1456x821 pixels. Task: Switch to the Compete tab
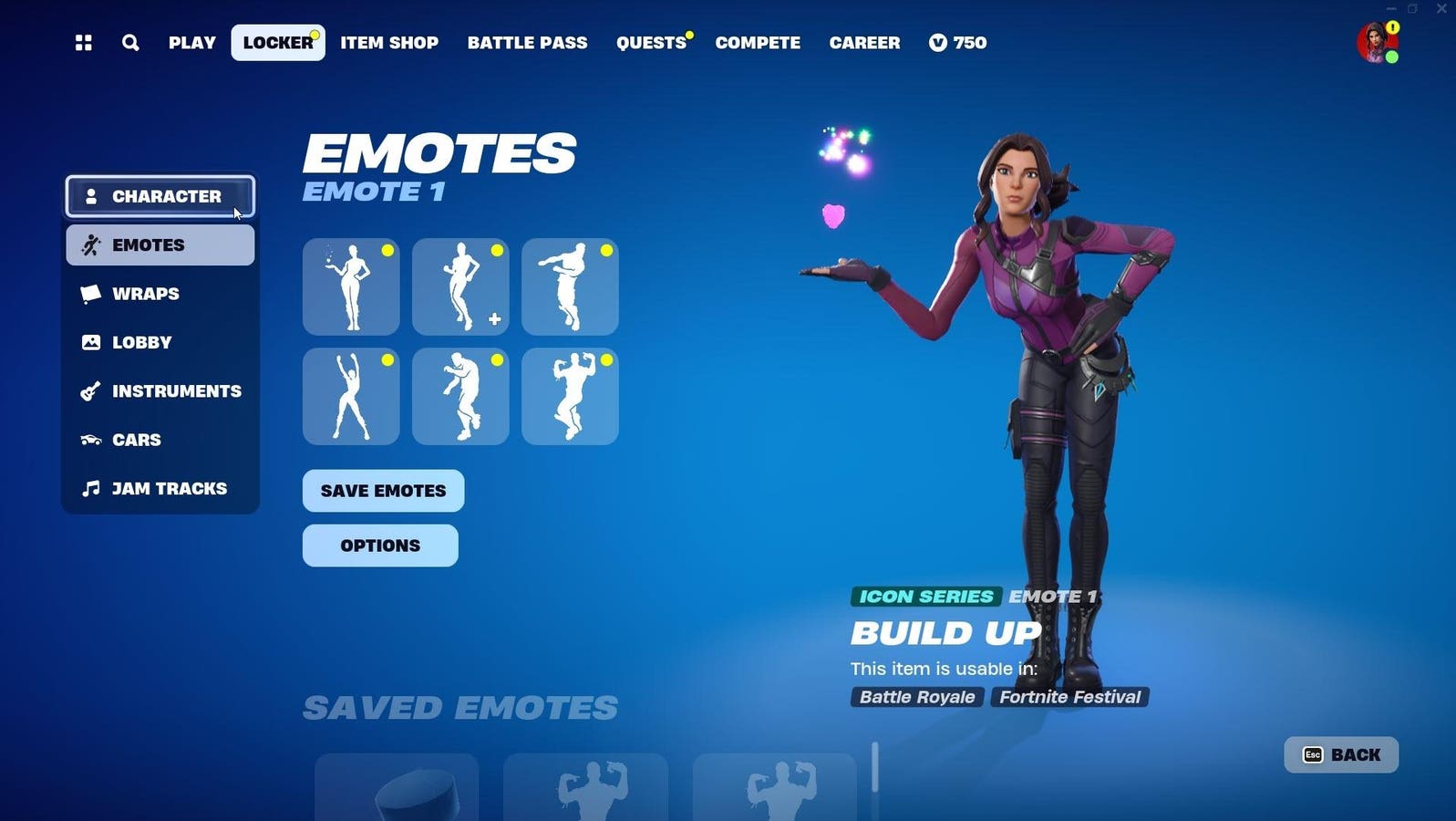758,42
